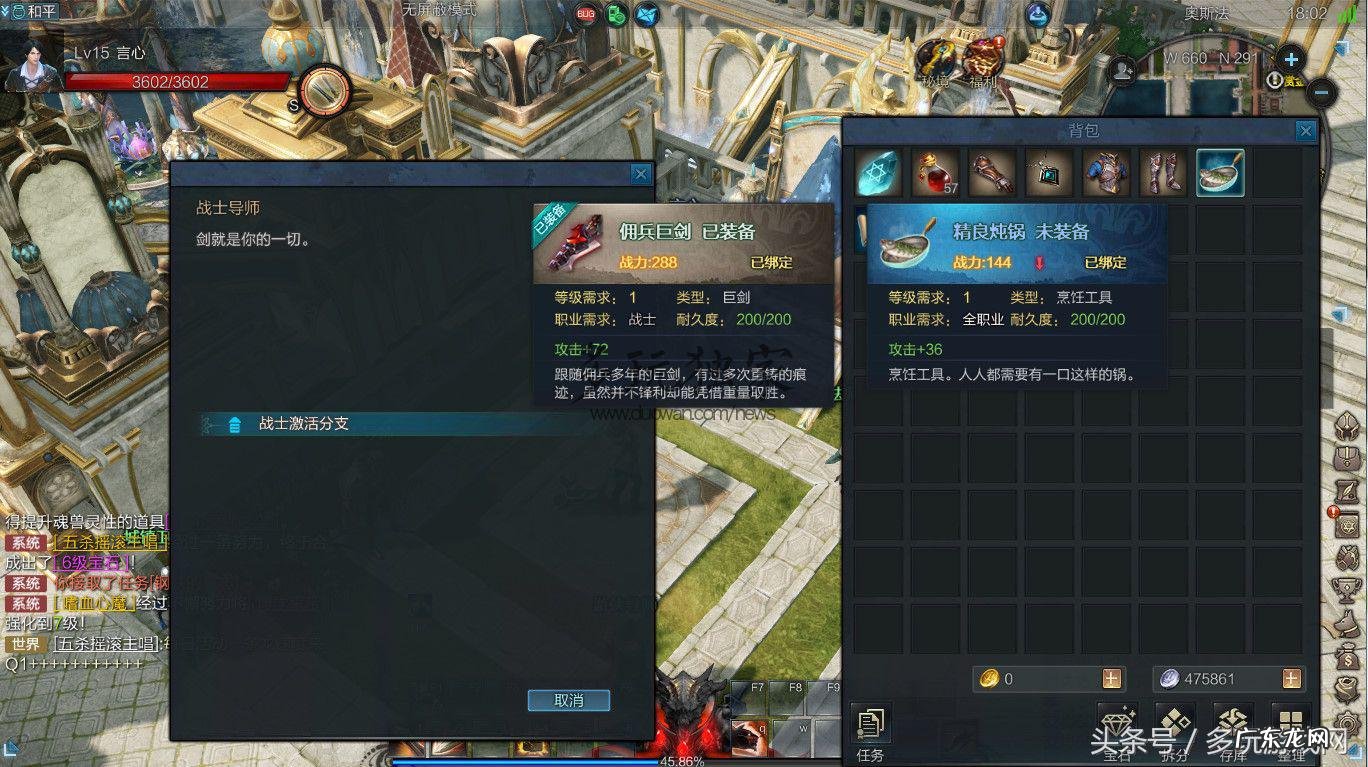This screenshot has width=1368, height=767.
Task: Select the red potion stack of 57
Action: (936, 173)
